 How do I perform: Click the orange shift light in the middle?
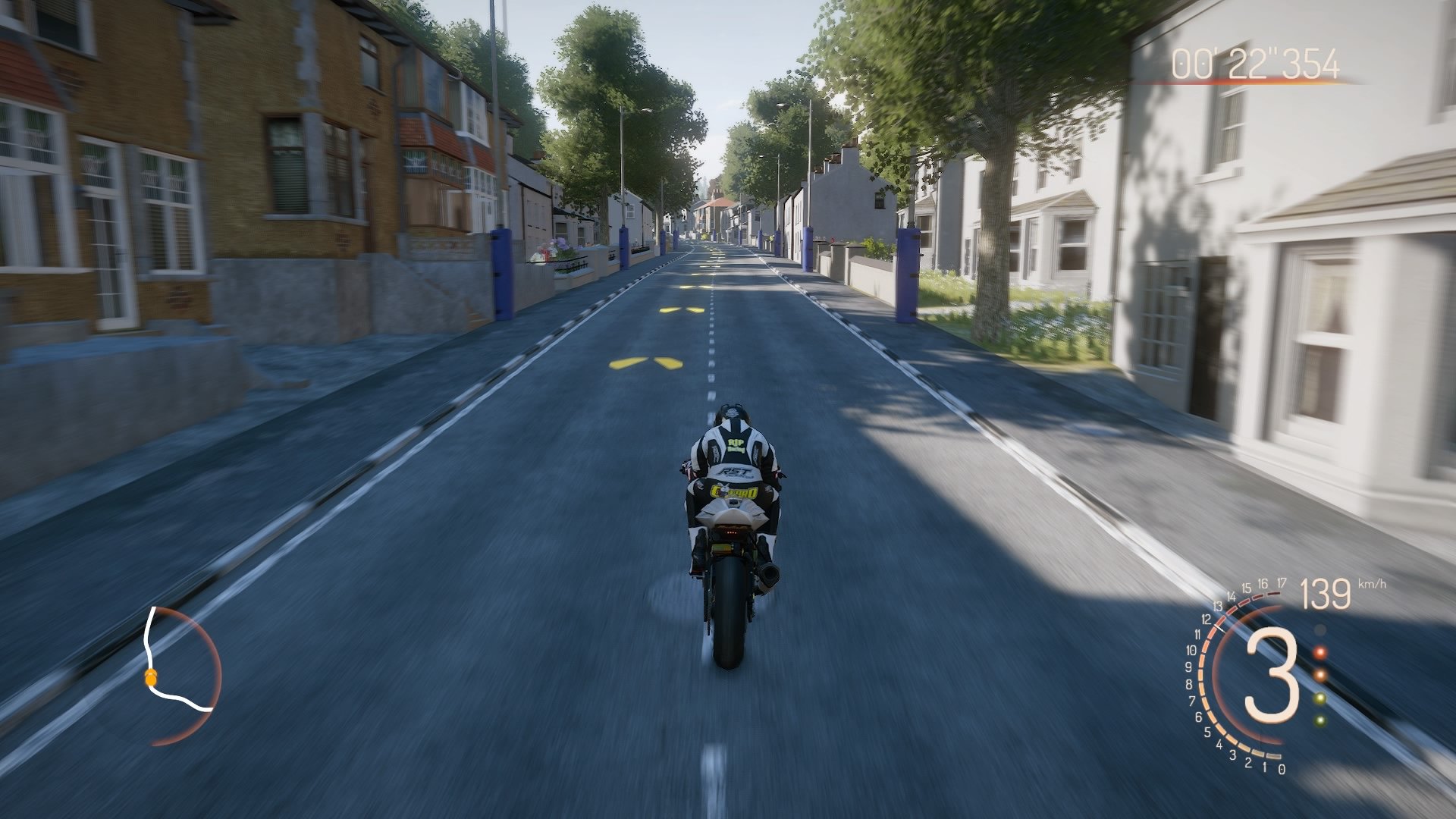tap(1321, 675)
